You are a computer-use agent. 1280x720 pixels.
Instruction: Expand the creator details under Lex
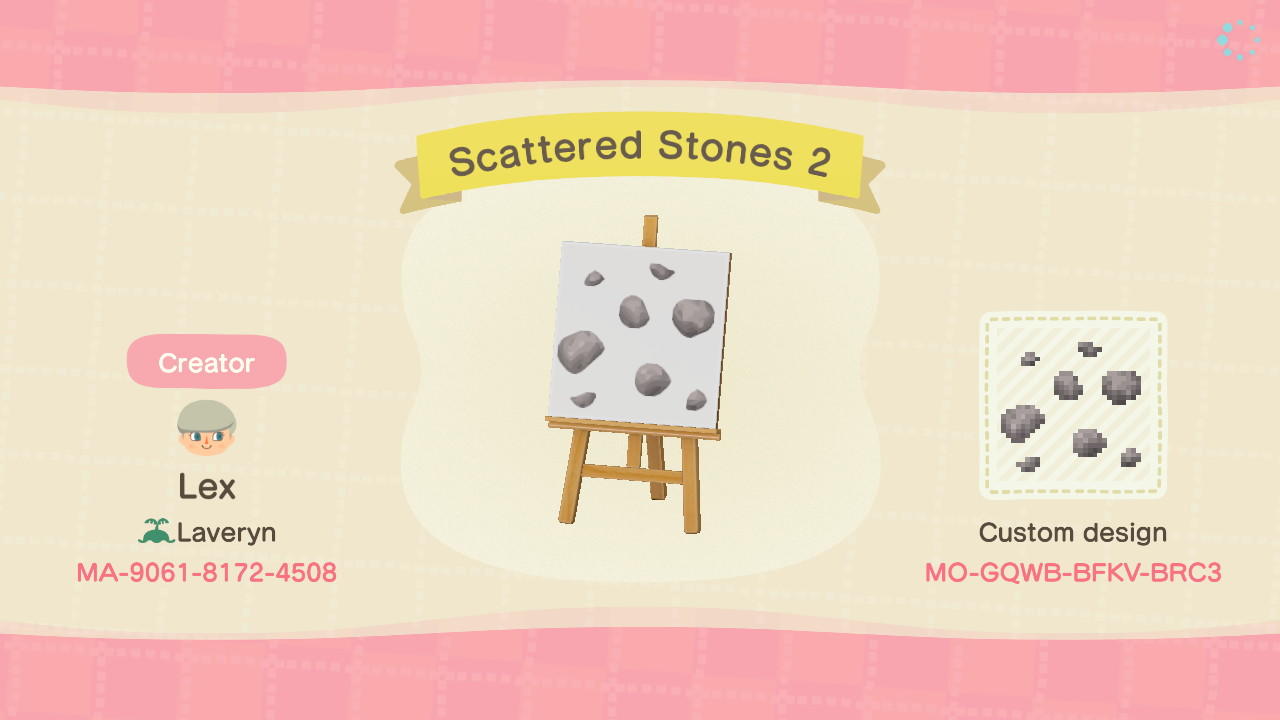coord(206,489)
